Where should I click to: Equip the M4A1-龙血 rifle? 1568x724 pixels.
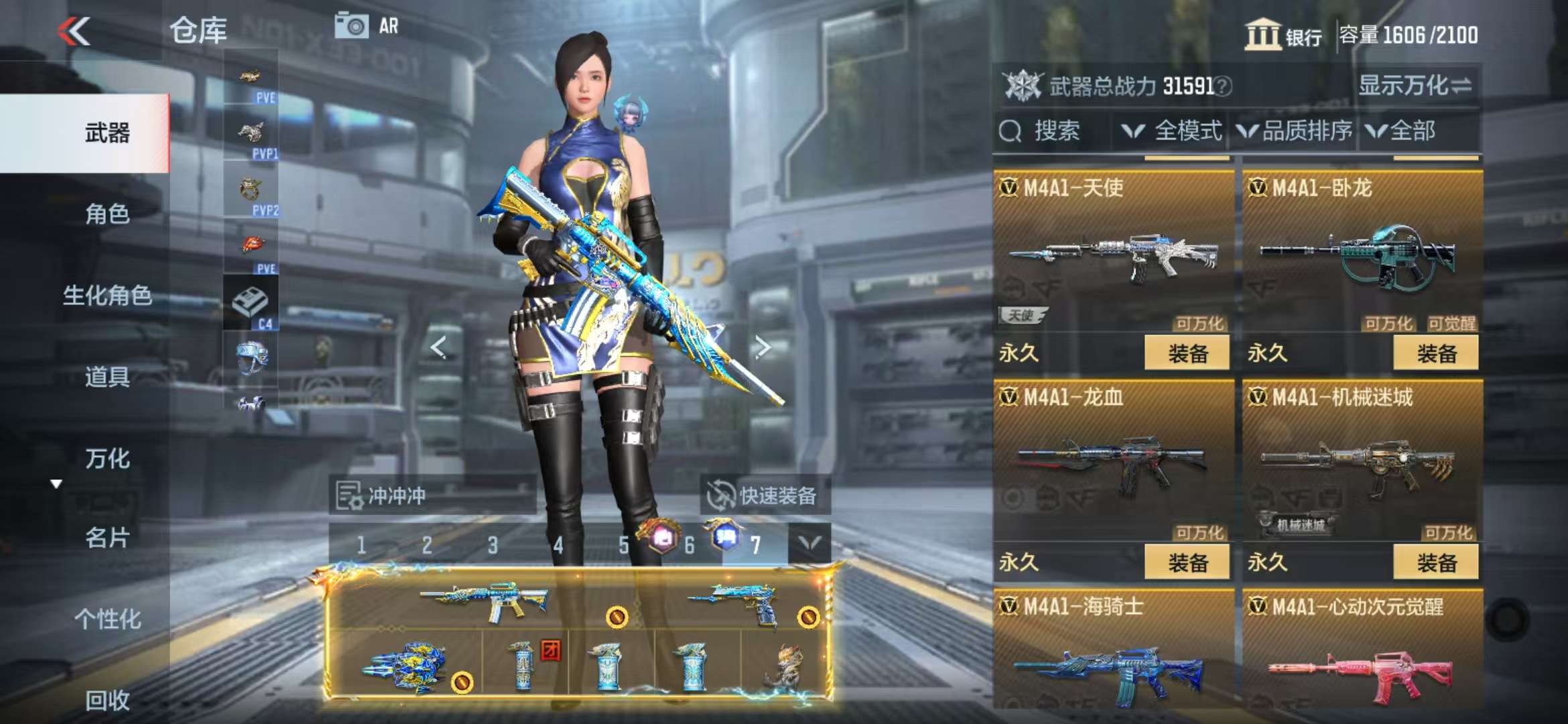[x=1187, y=562]
